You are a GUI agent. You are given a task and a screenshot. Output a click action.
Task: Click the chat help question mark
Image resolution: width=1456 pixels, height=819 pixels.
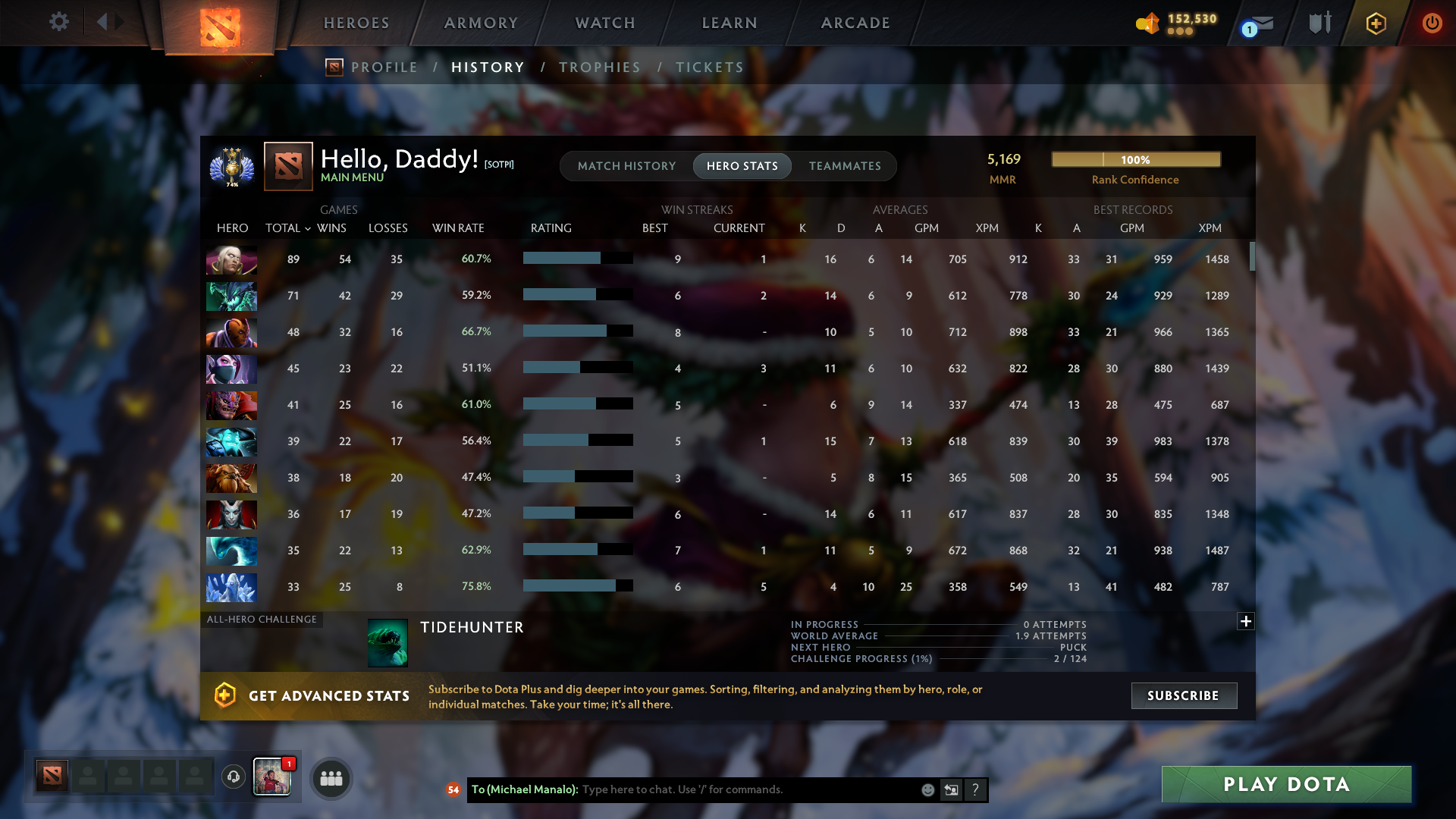coord(976,789)
